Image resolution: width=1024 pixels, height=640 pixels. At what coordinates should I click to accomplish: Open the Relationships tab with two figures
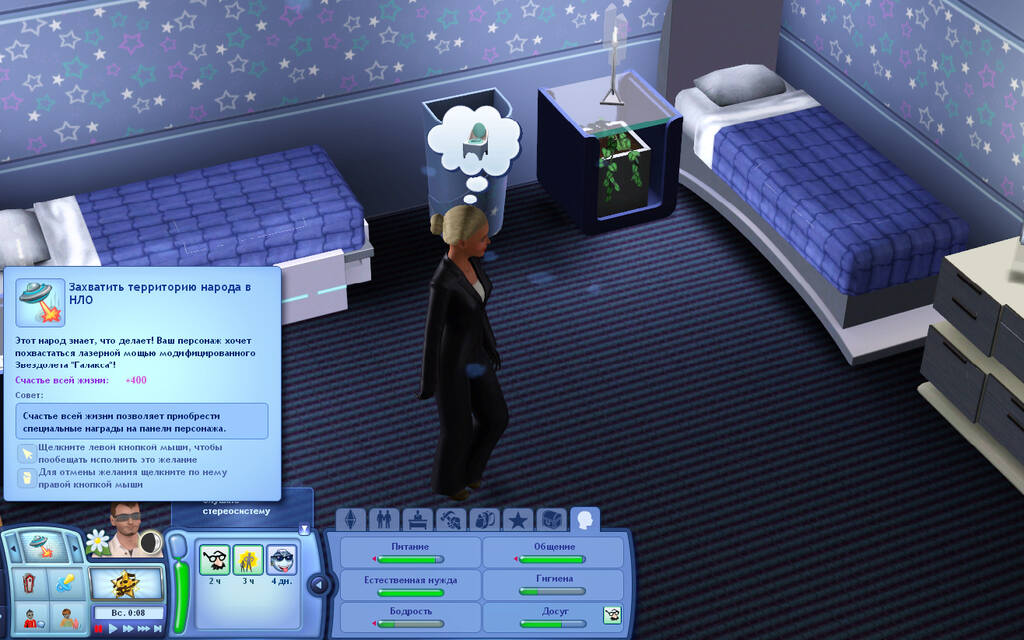click(x=382, y=520)
